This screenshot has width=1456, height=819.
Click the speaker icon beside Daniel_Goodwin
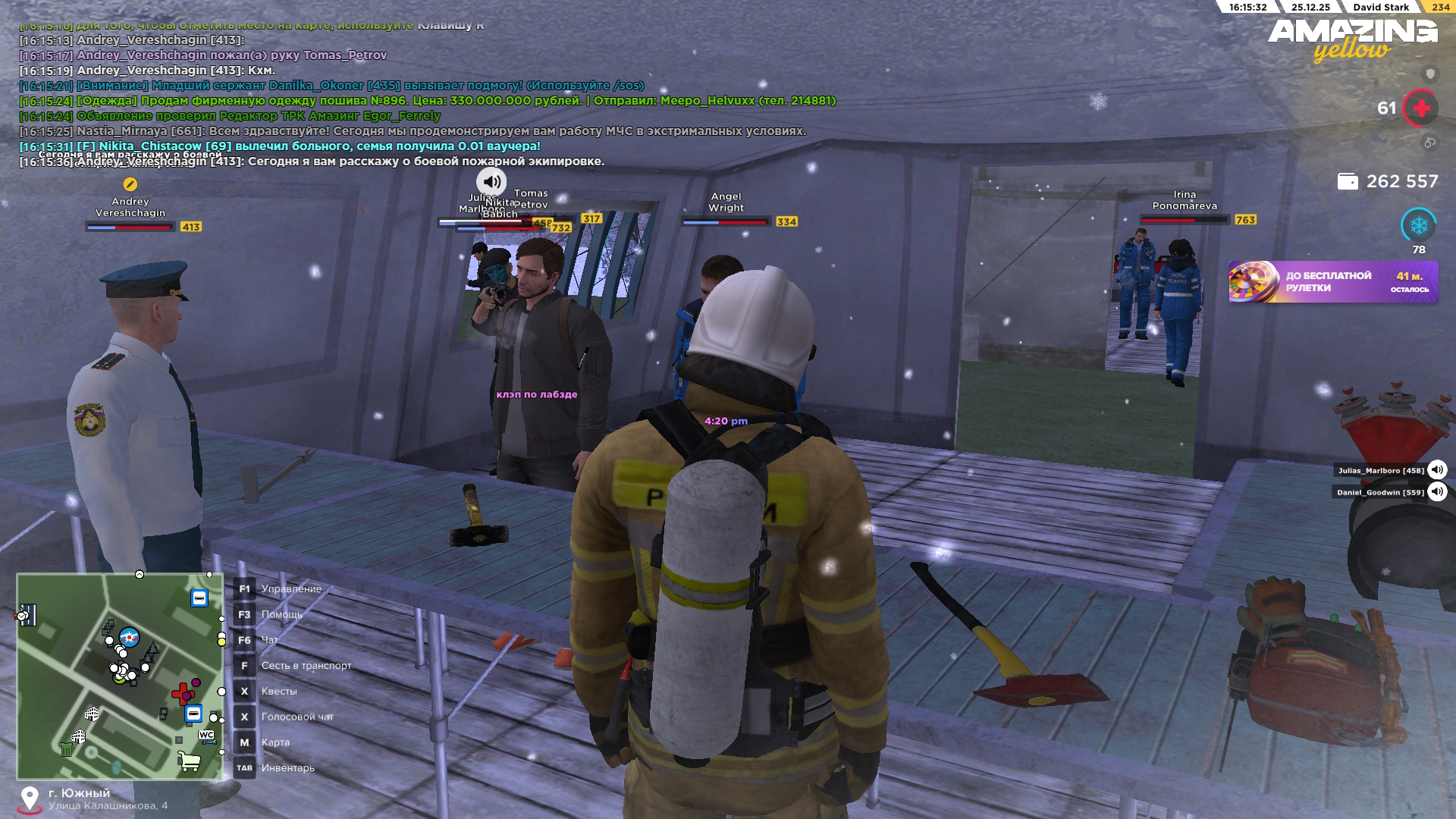click(x=1437, y=492)
